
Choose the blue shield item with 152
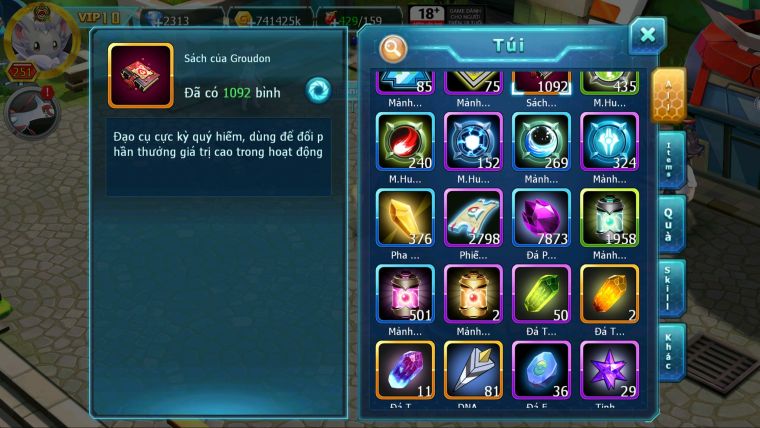point(473,140)
